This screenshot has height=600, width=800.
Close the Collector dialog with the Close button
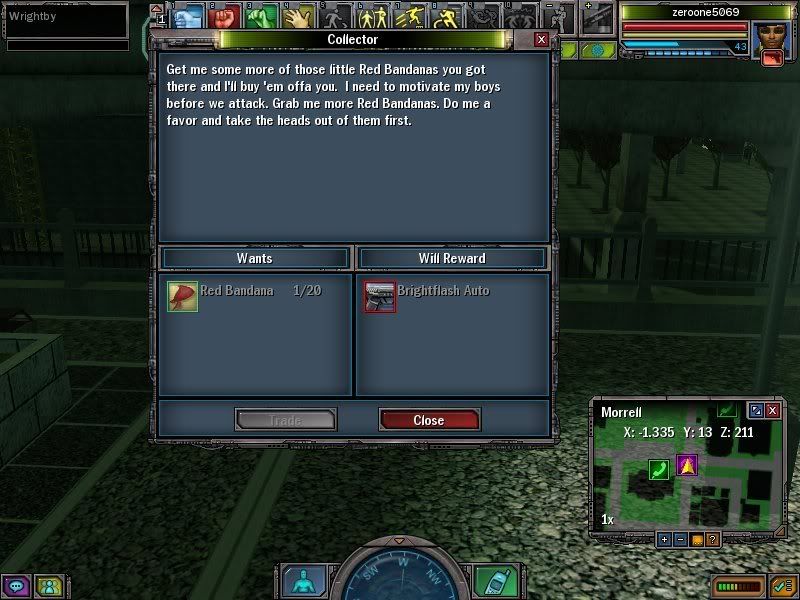click(x=429, y=420)
